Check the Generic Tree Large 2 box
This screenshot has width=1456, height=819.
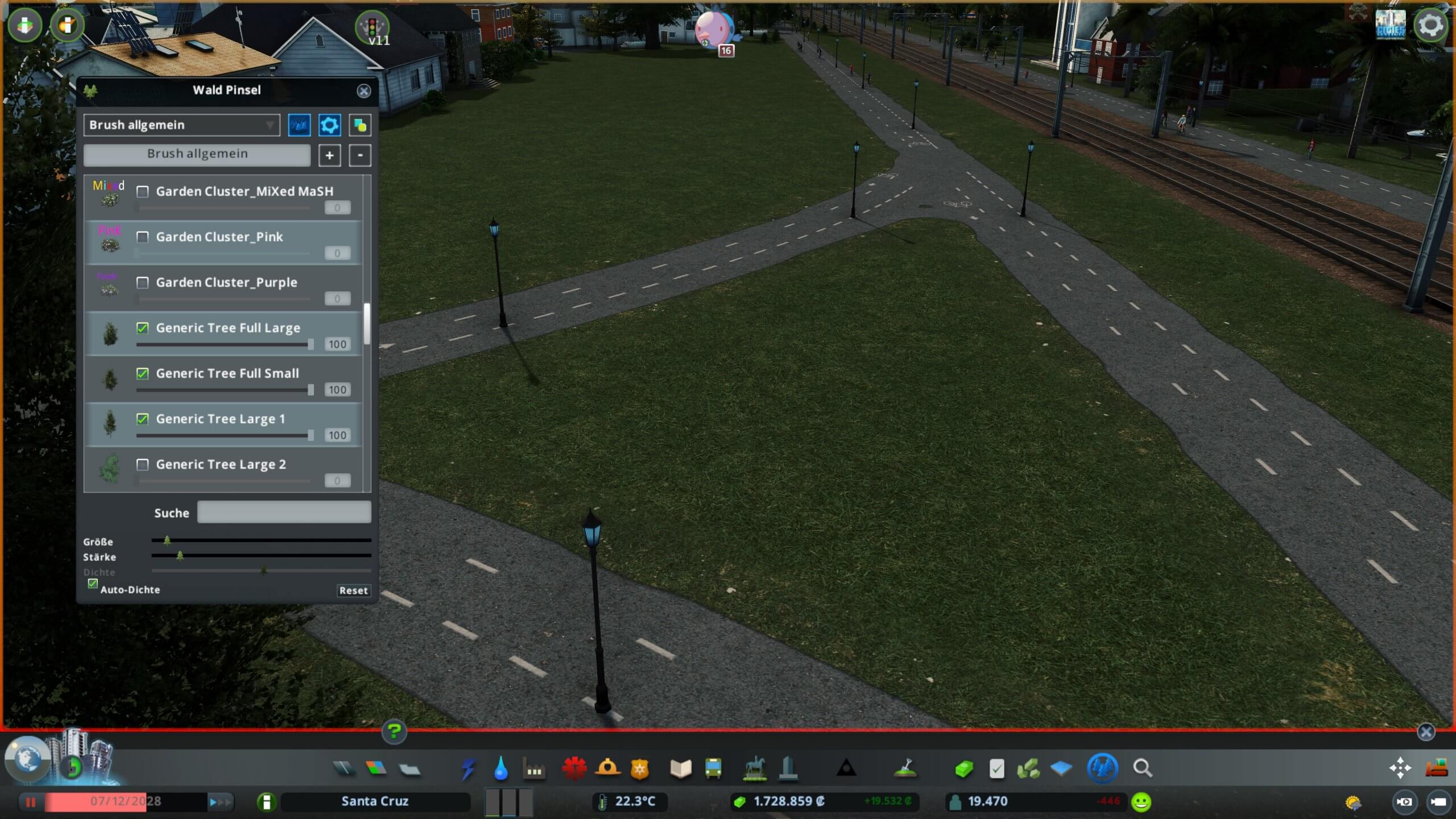(143, 465)
